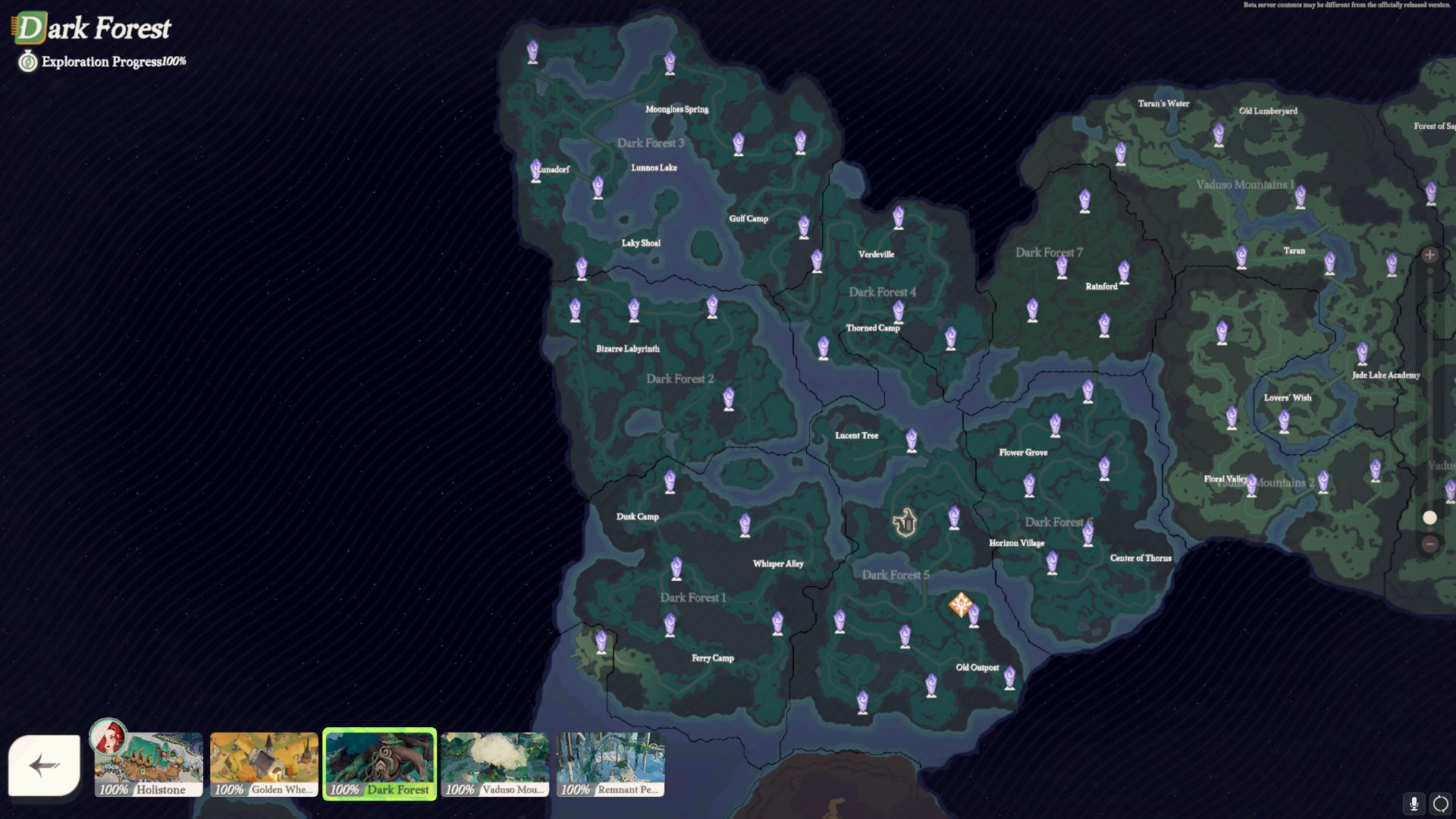
Task: Click the Exploration Progress clock icon
Action: (27, 61)
